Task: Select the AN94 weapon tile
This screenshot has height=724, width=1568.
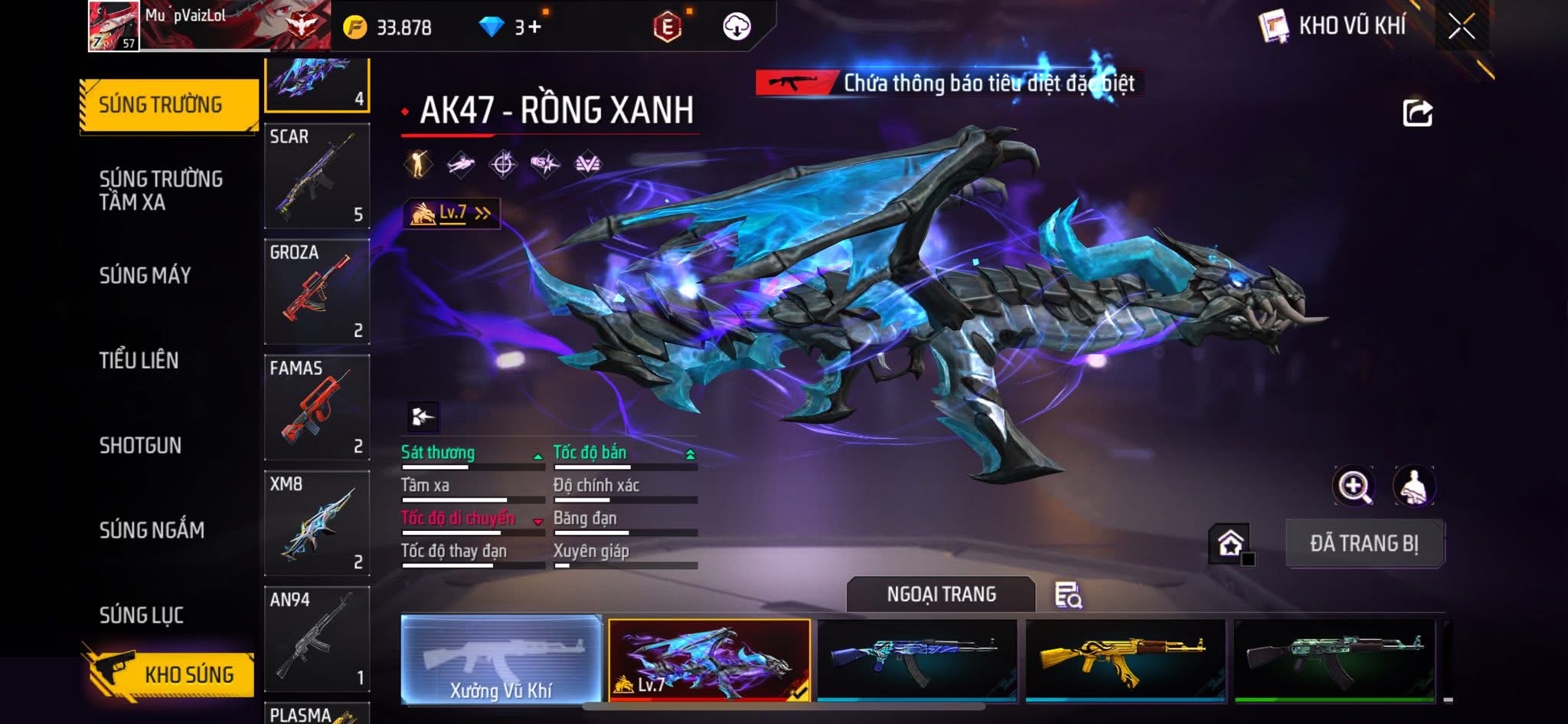Action: pyautogui.click(x=317, y=639)
